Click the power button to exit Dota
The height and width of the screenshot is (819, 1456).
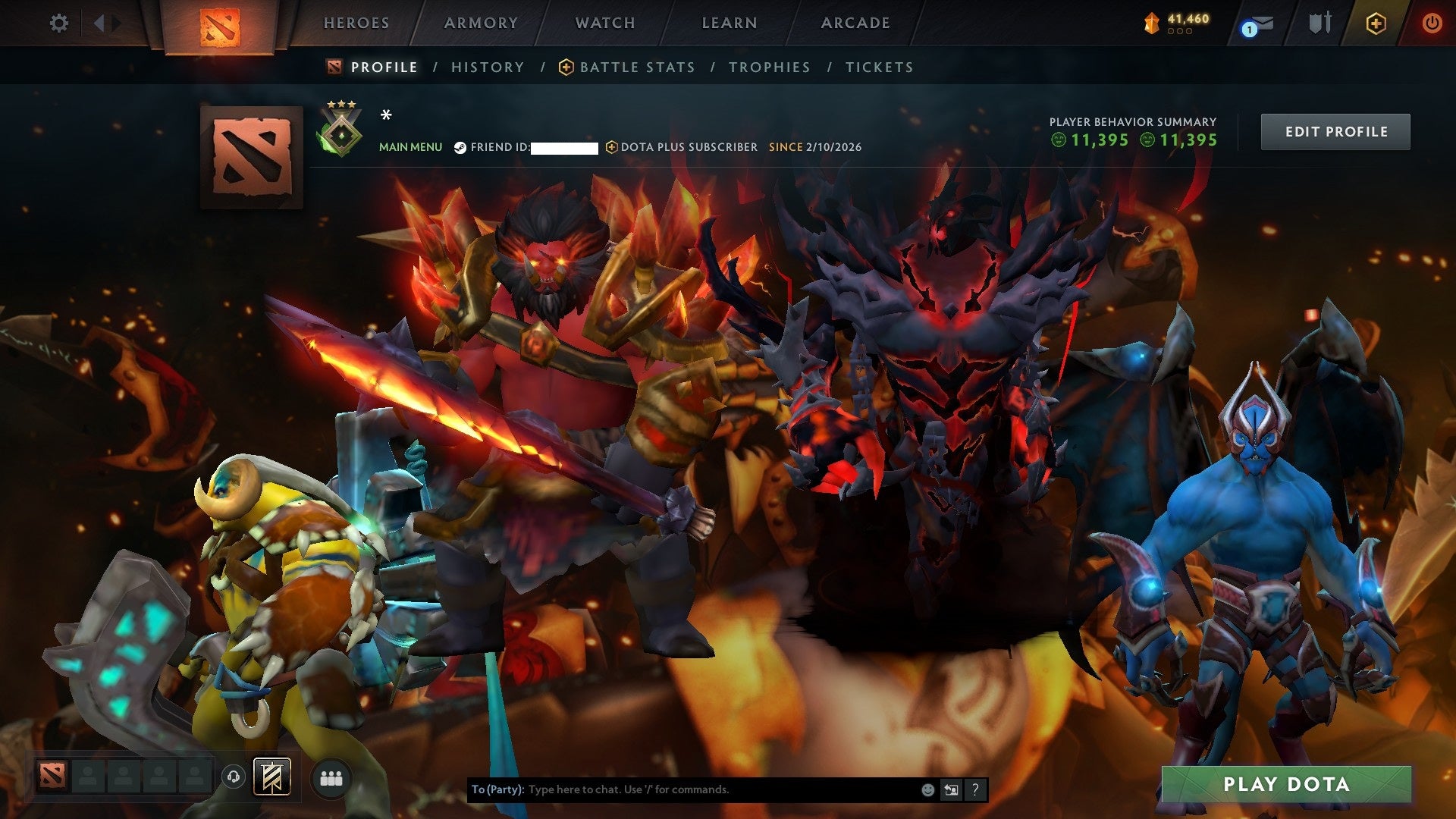[1432, 23]
